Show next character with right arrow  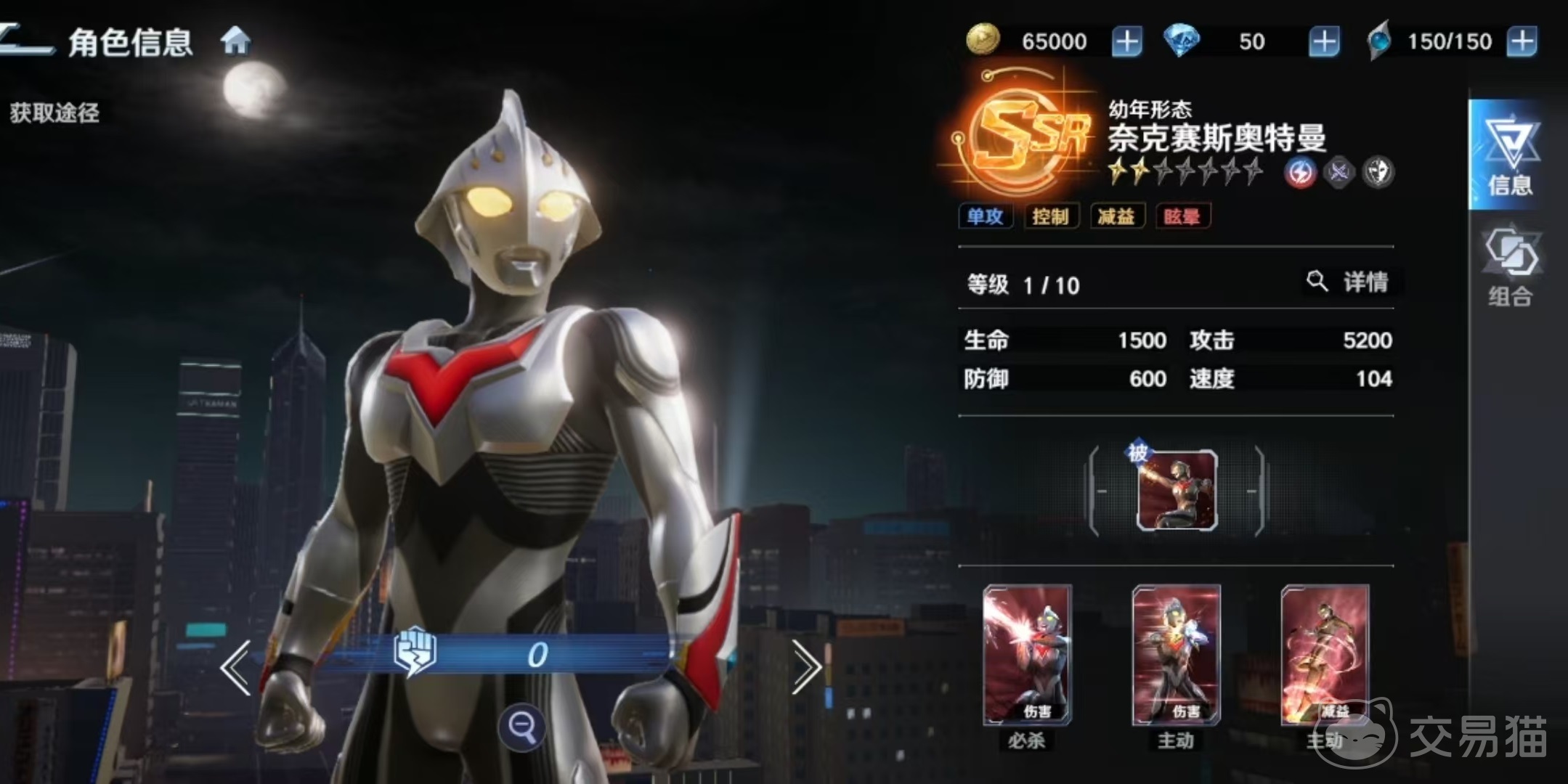coord(805,666)
